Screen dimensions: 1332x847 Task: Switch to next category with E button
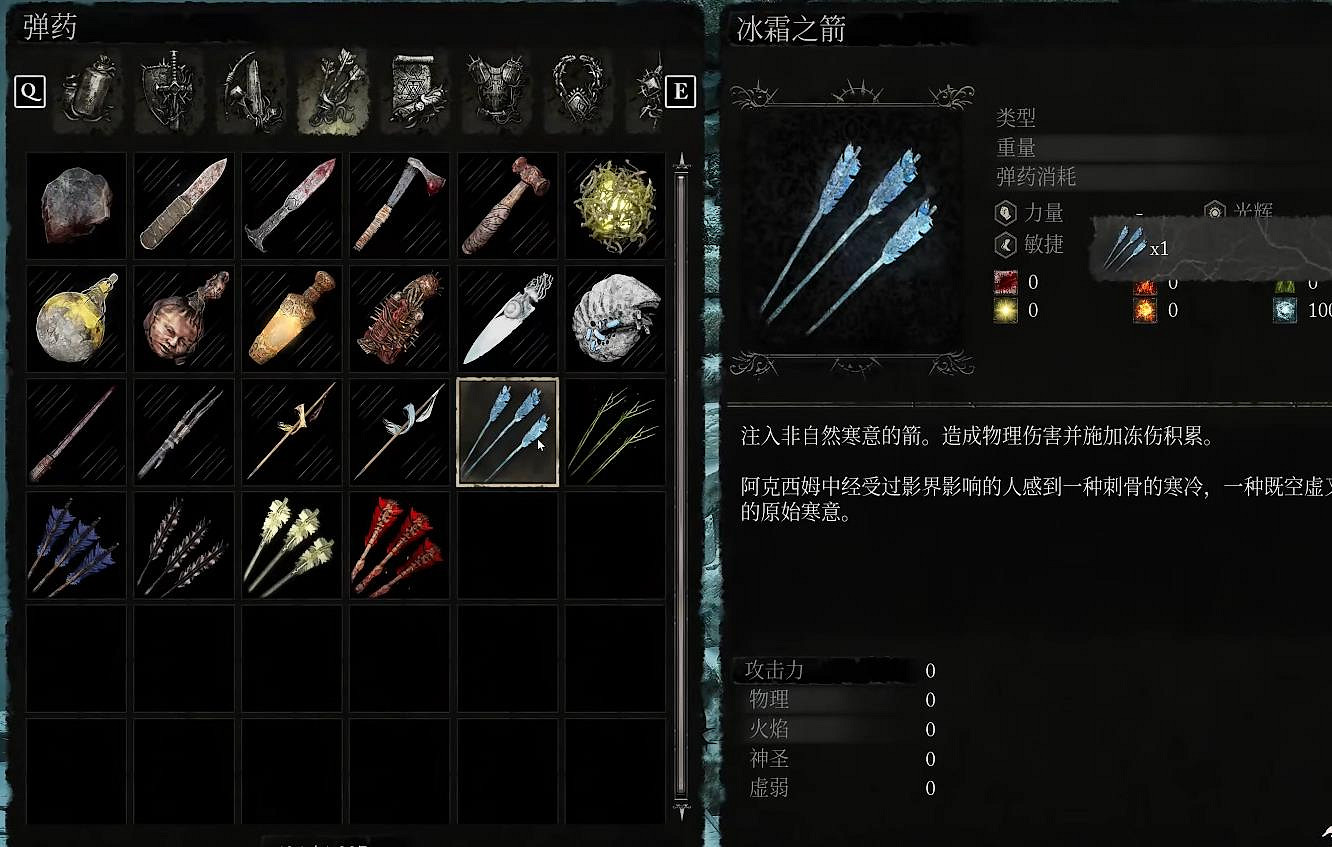point(679,92)
